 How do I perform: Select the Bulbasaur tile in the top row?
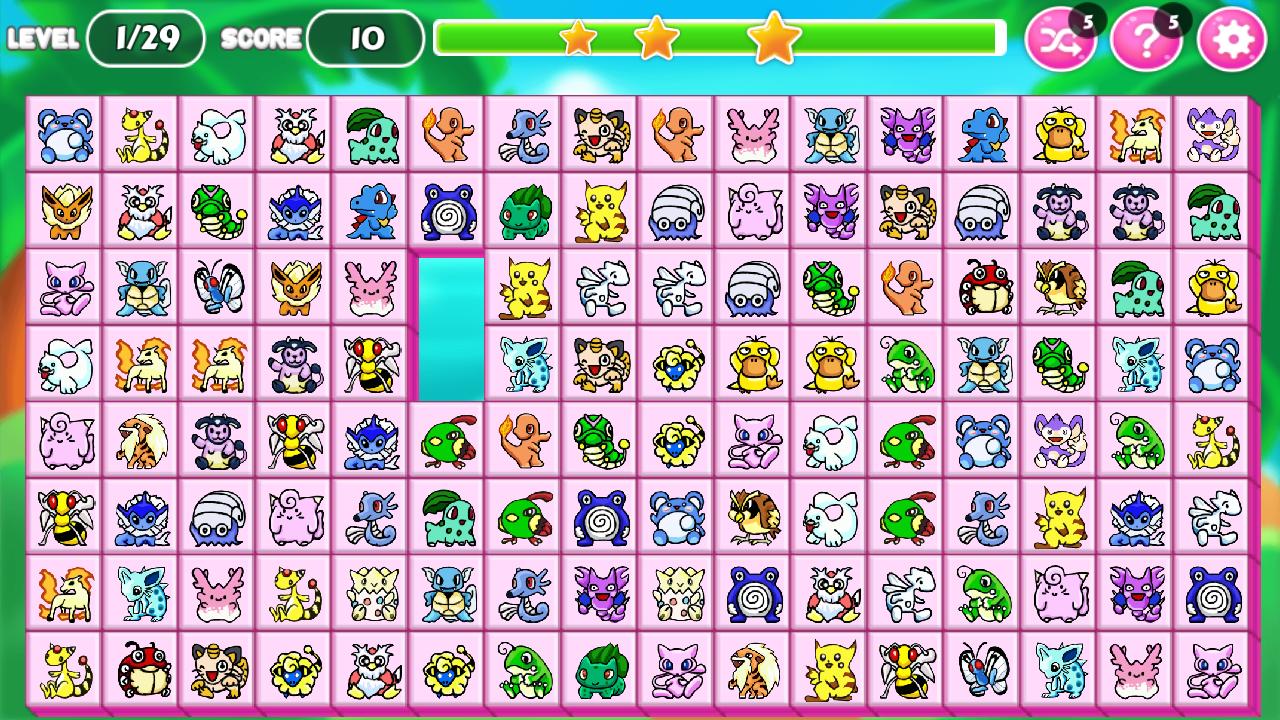click(x=370, y=135)
